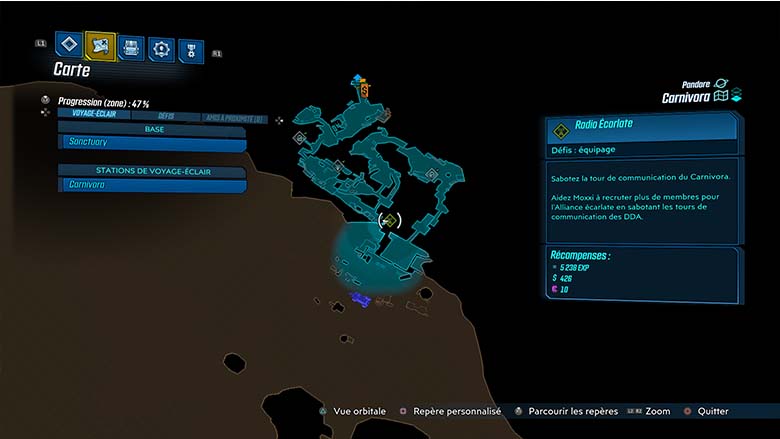
Task: Select the Carnivora fast travel station
Action: click(152, 185)
